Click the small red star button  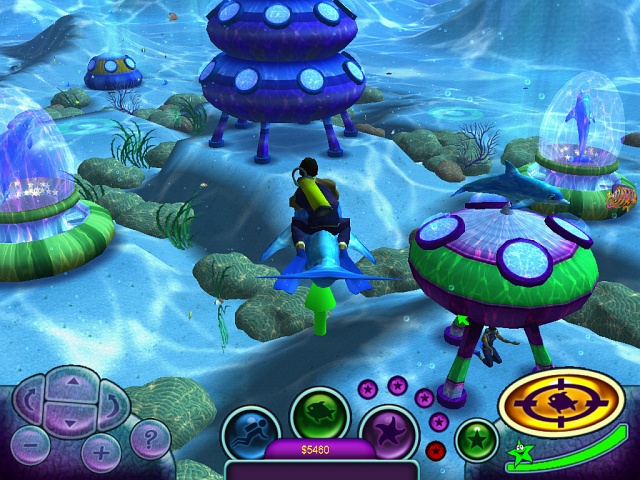pos(435,450)
